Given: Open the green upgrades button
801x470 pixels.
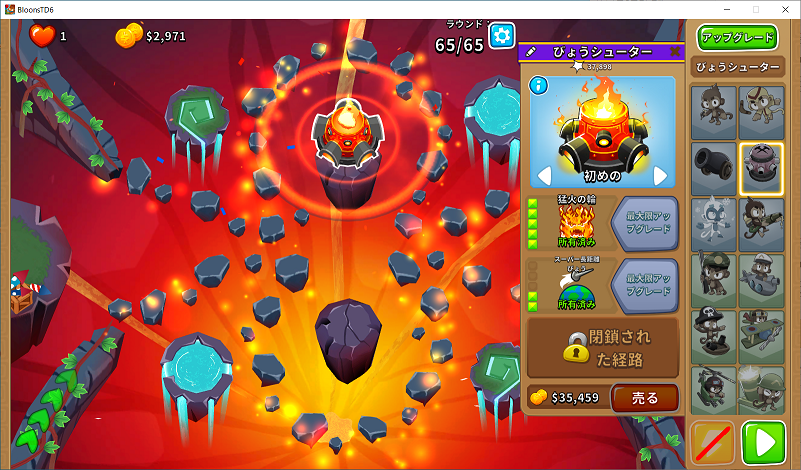Looking at the screenshot, I should click(738, 38).
